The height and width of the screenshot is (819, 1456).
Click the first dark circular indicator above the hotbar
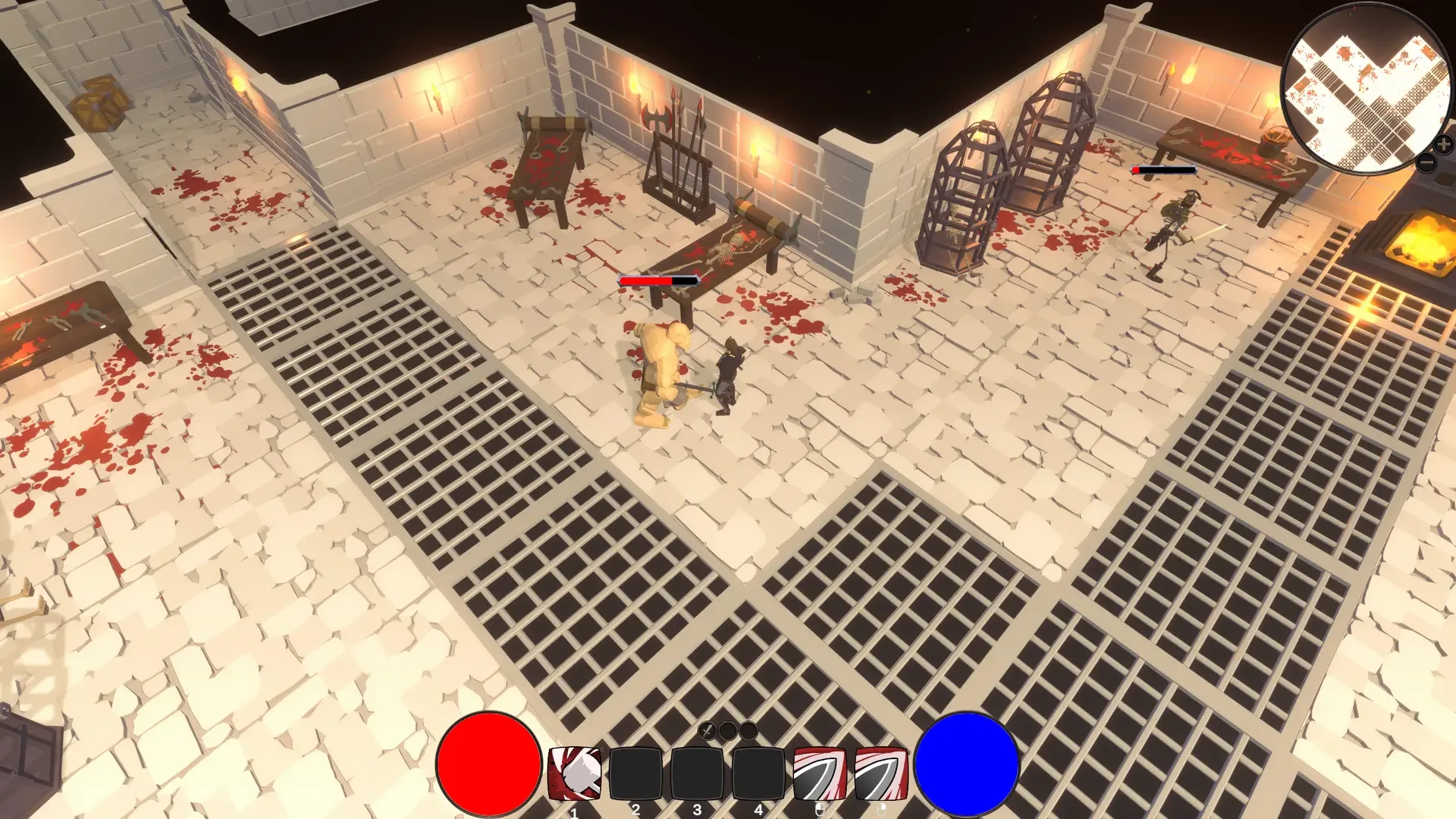726,730
